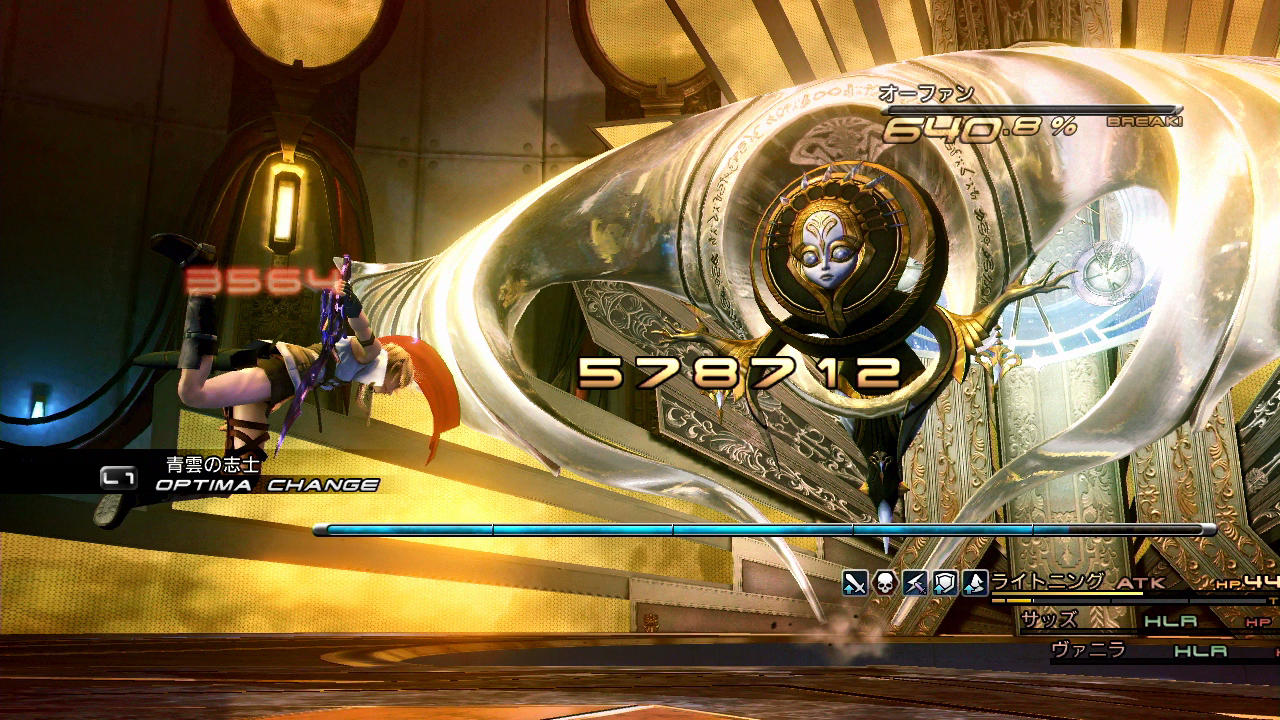Select party leader ライトニング in the party list
The image size is (1280, 720).
click(1047, 582)
